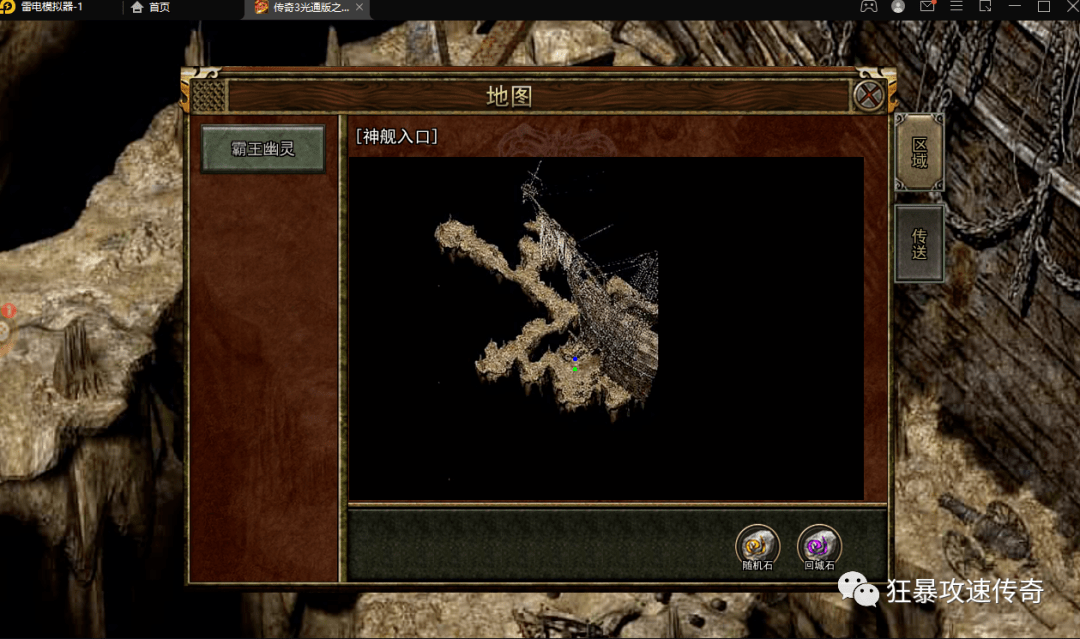The height and width of the screenshot is (639, 1080).
Task: Minimize the emulator window
Action: [1014, 7]
